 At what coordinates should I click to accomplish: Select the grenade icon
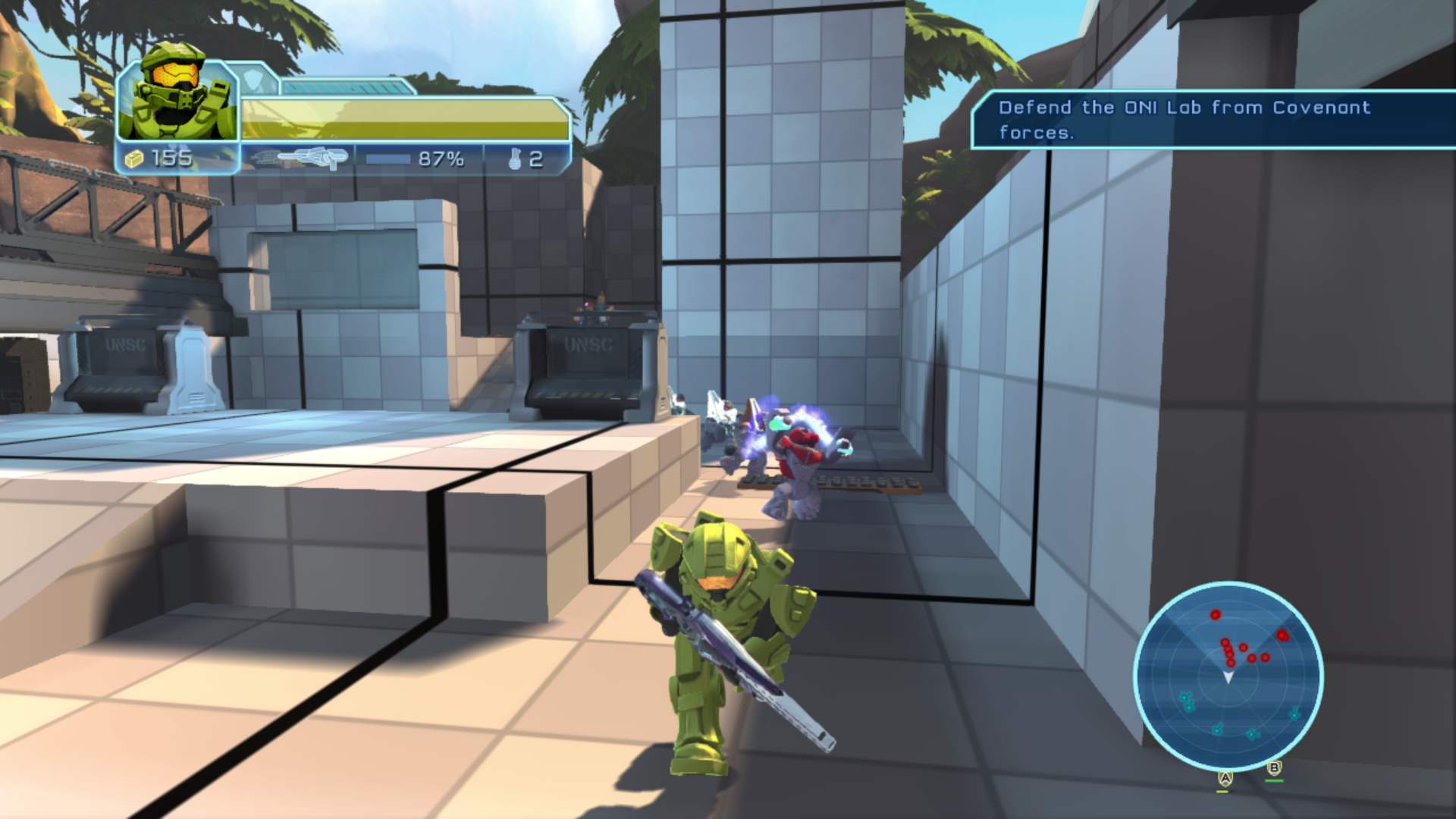tap(516, 159)
